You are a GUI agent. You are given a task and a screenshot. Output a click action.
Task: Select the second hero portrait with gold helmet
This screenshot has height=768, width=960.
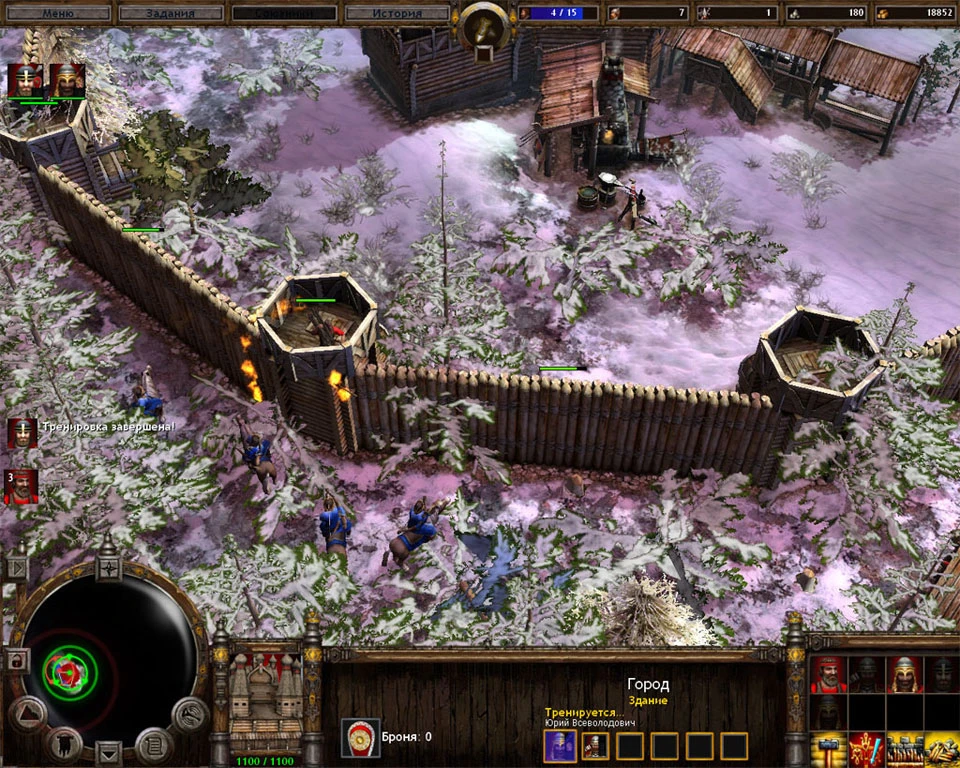(66, 80)
